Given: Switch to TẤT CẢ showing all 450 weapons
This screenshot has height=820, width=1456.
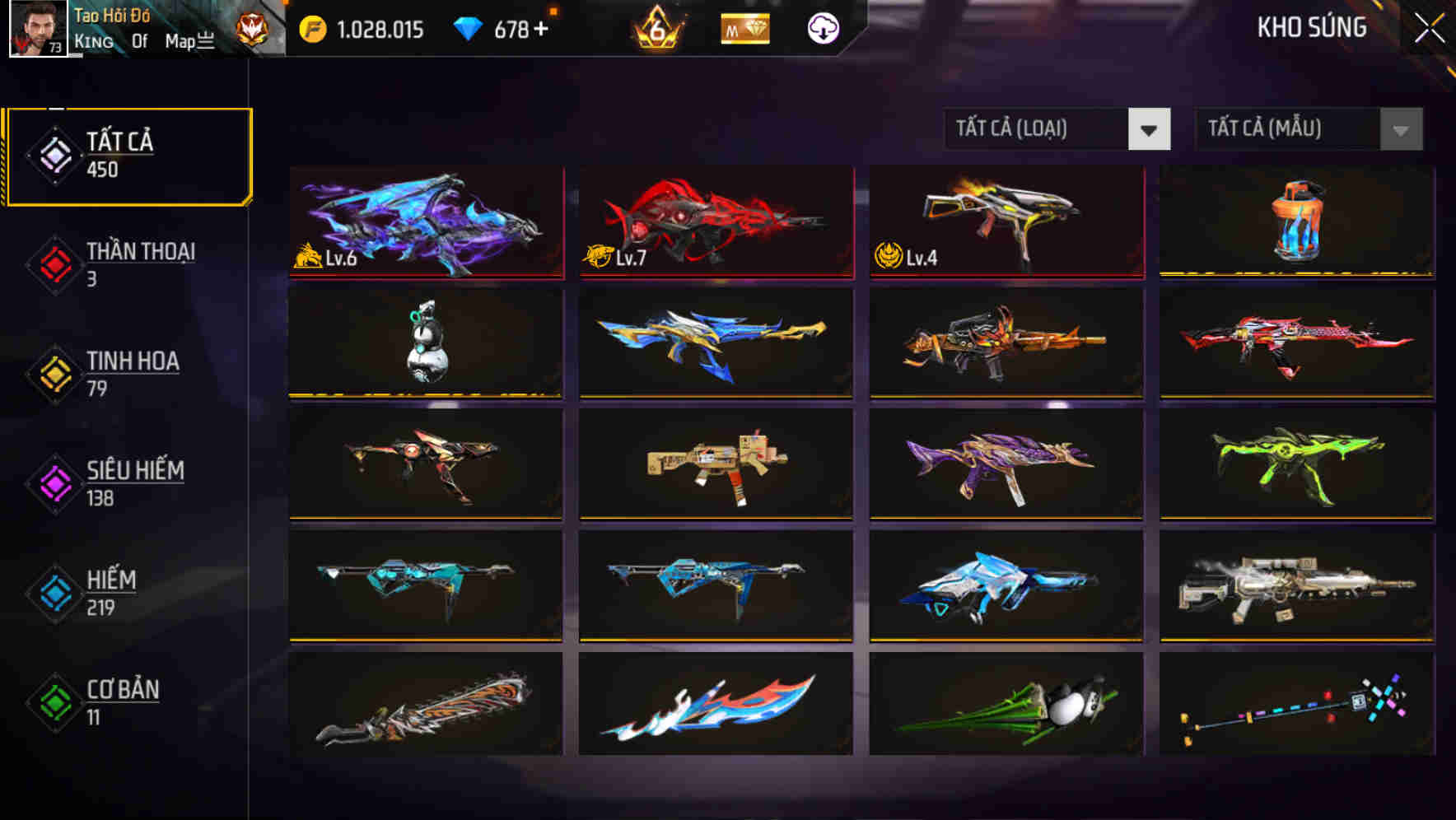Looking at the screenshot, I should [x=128, y=153].
